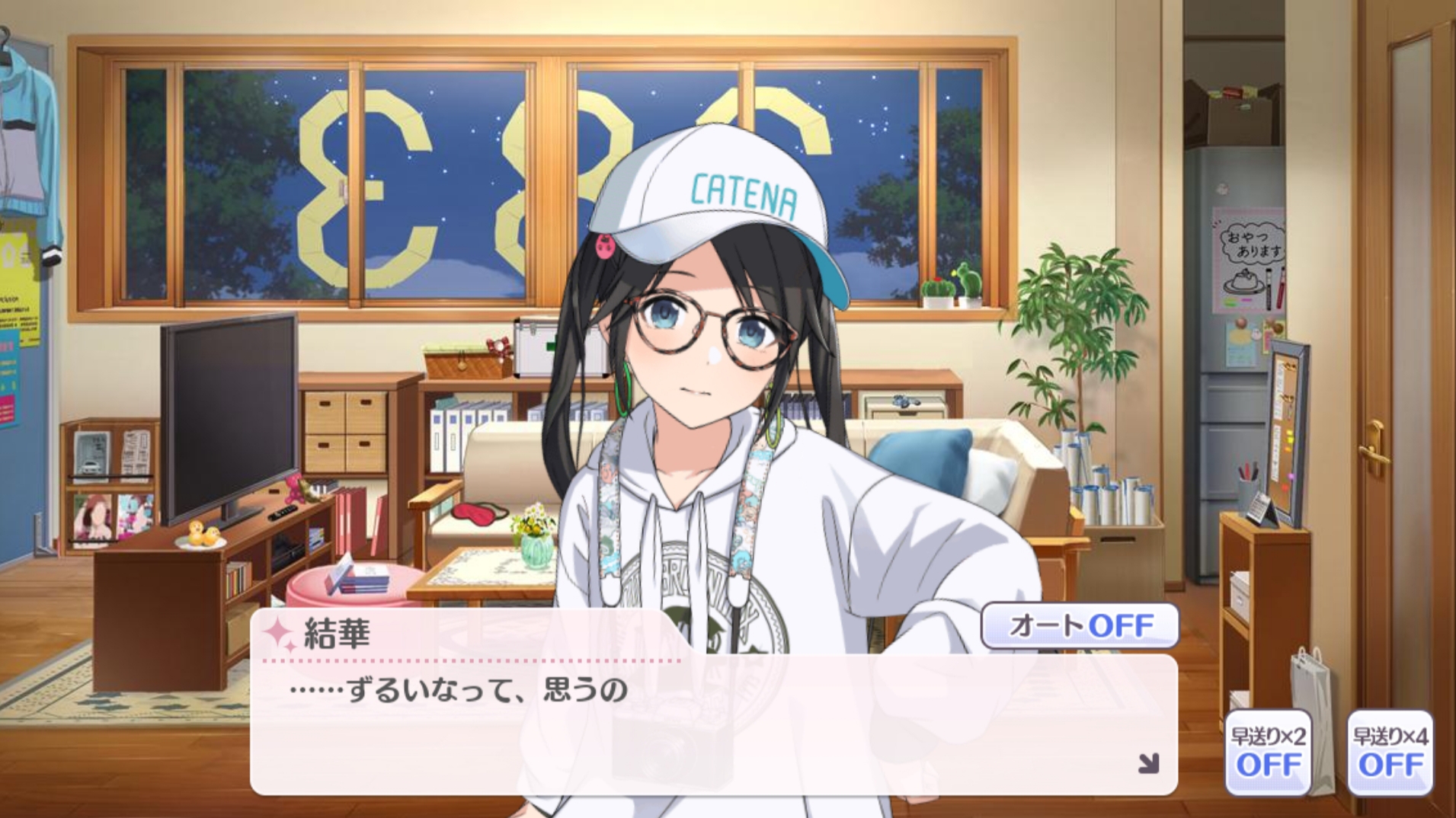Enable 早送り×4 fast-forward
The height and width of the screenshot is (818, 1456).
[x=1390, y=752]
